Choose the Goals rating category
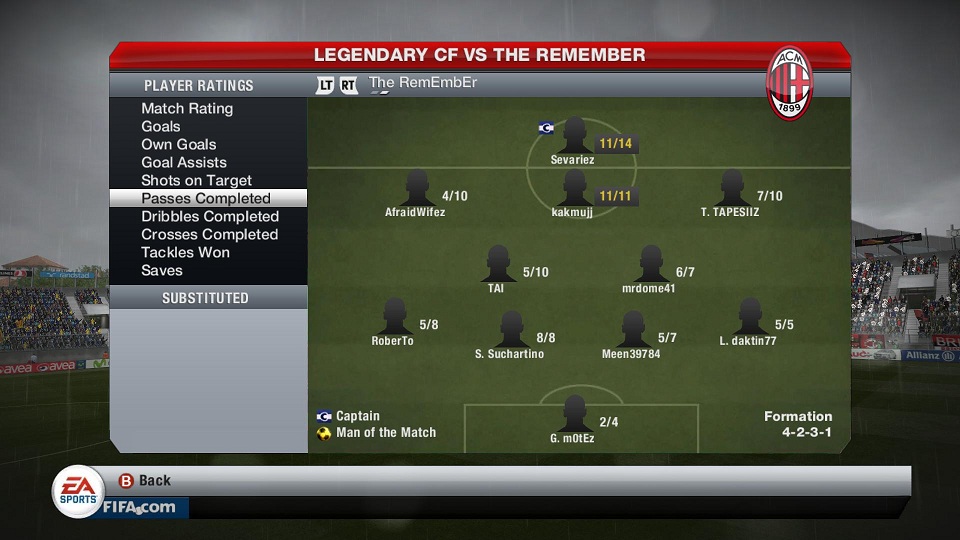This screenshot has height=540, width=960. pyautogui.click(x=161, y=127)
